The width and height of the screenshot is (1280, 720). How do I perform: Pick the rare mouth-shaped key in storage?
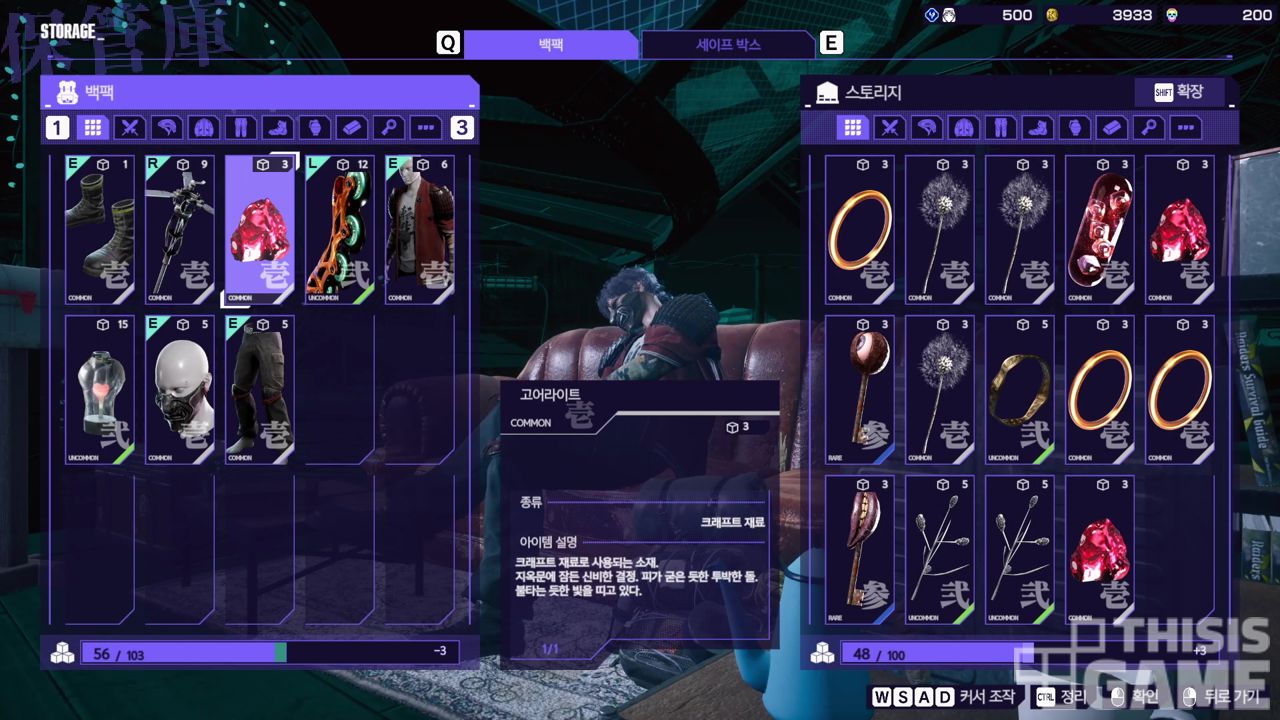point(860,550)
